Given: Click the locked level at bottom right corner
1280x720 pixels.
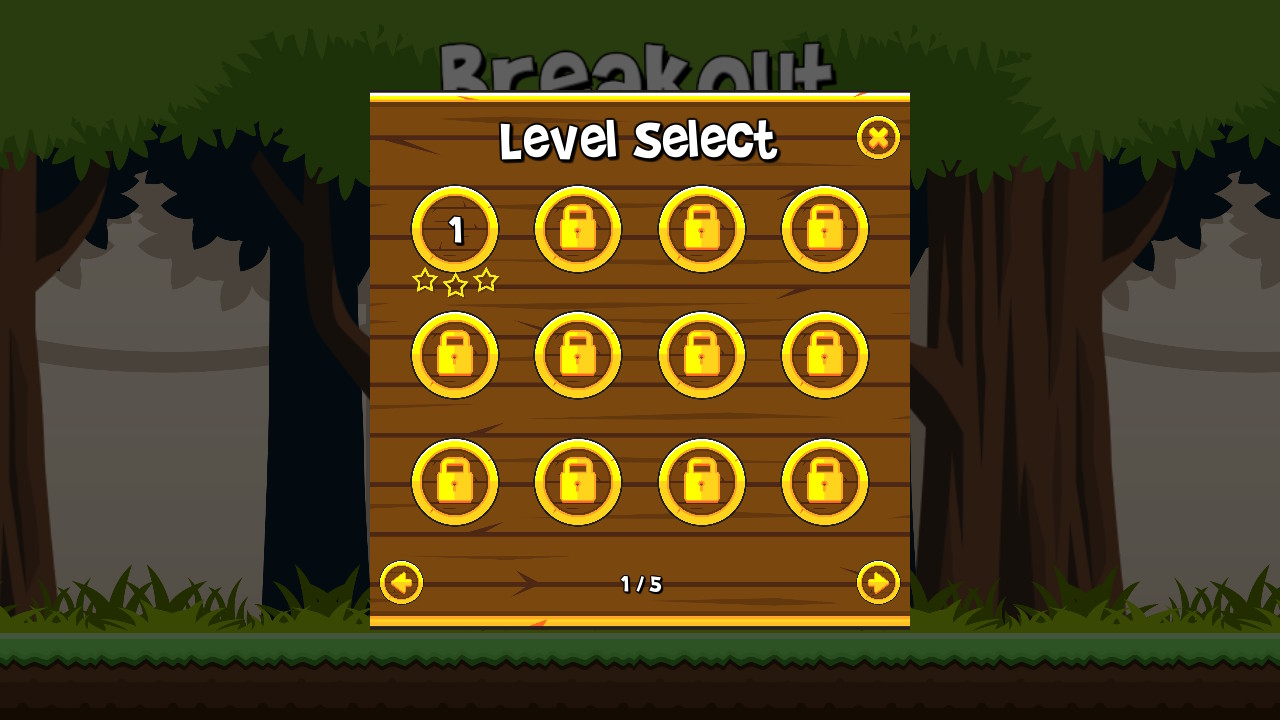Looking at the screenshot, I should pos(825,482).
